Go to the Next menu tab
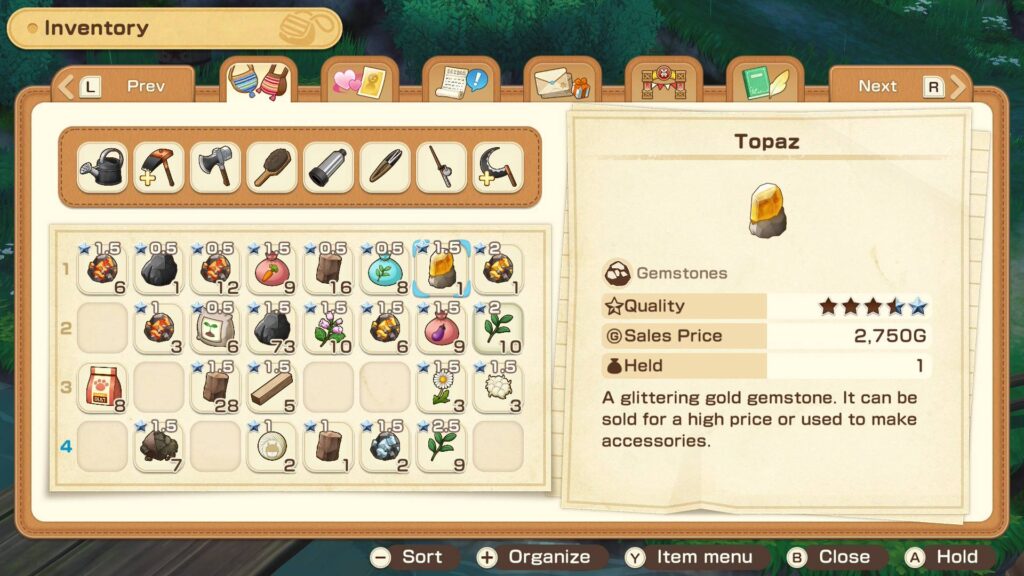 pos(899,87)
